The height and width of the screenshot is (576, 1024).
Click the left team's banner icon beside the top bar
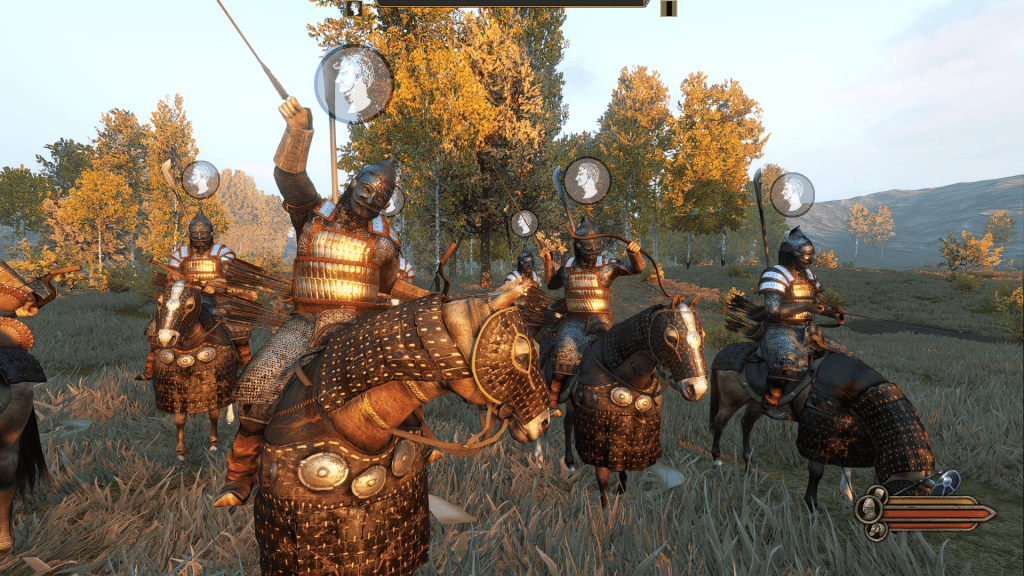coord(353,8)
